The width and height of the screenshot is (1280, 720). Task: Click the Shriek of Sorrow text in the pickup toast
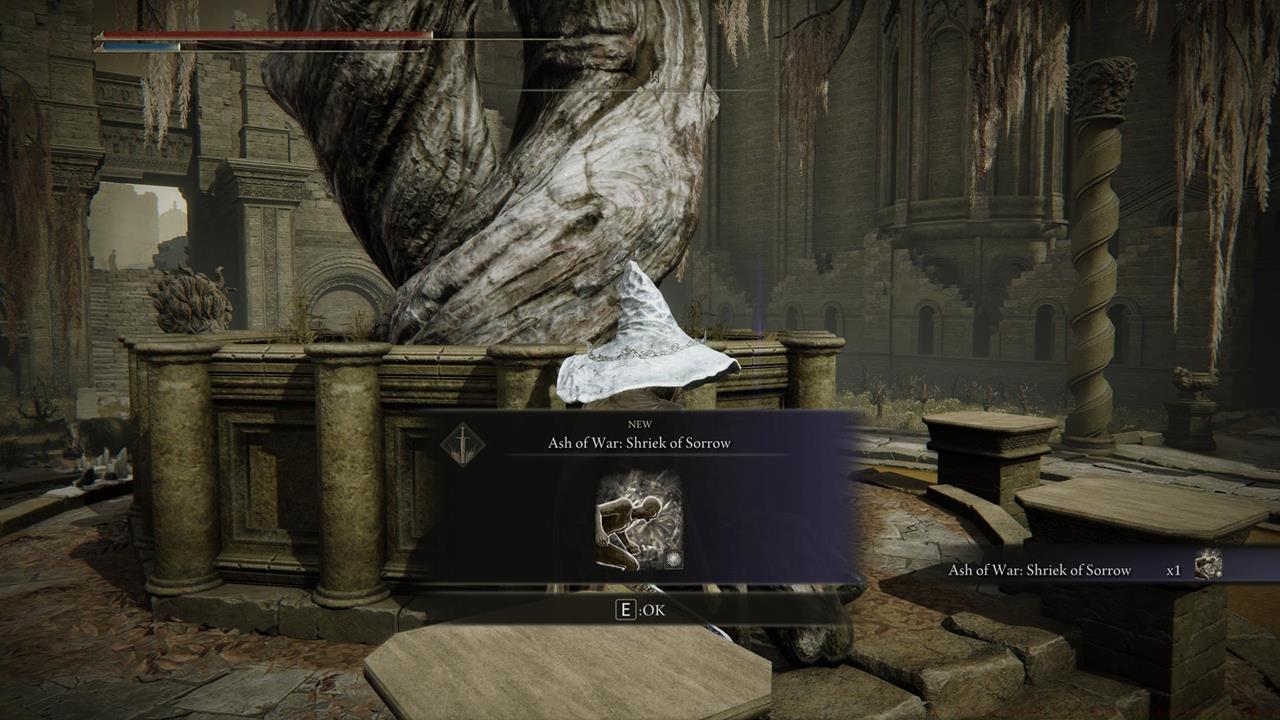click(1040, 569)
